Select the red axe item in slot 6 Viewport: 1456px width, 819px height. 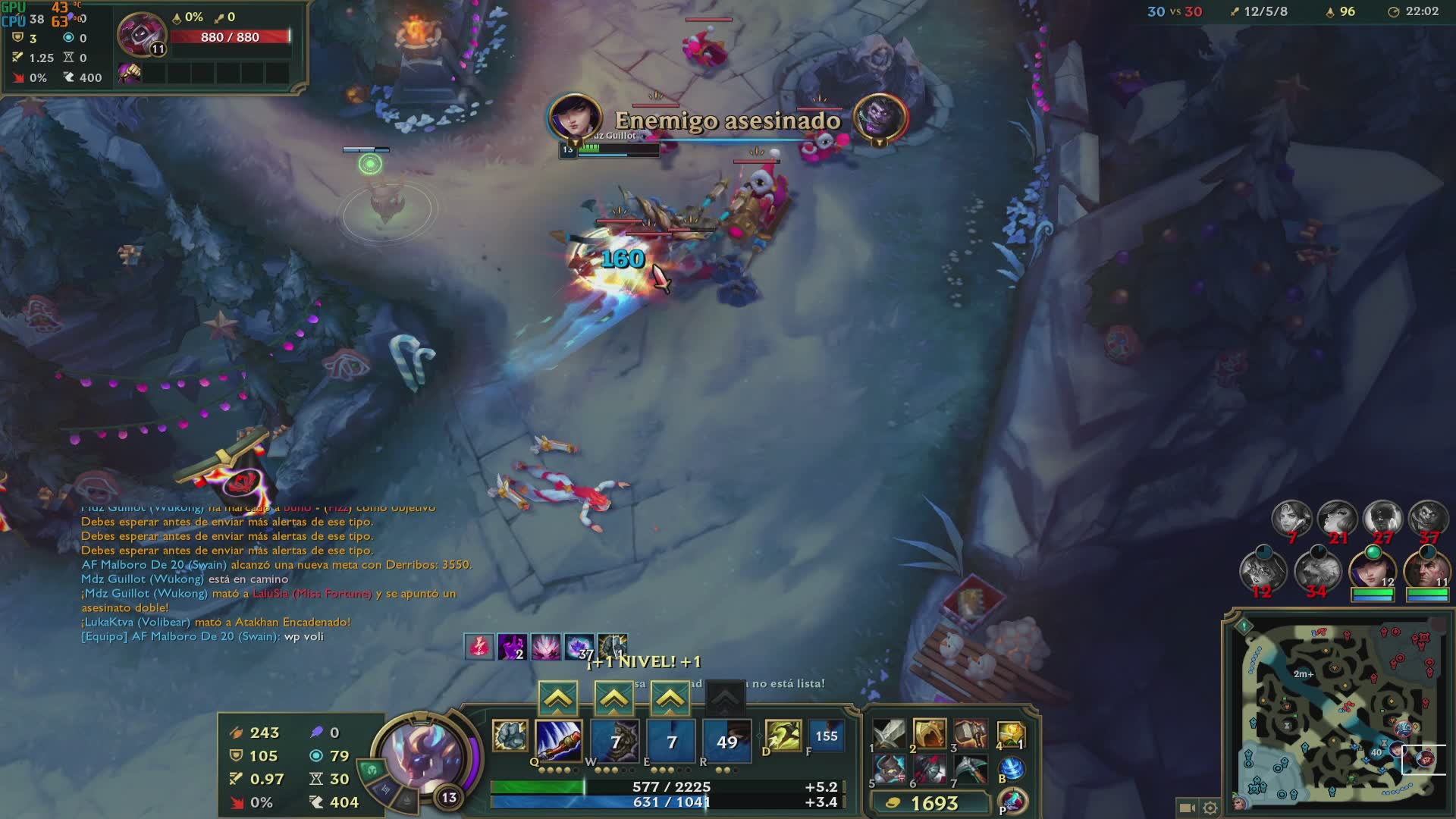pyautogui.click(x=930, y=769)
